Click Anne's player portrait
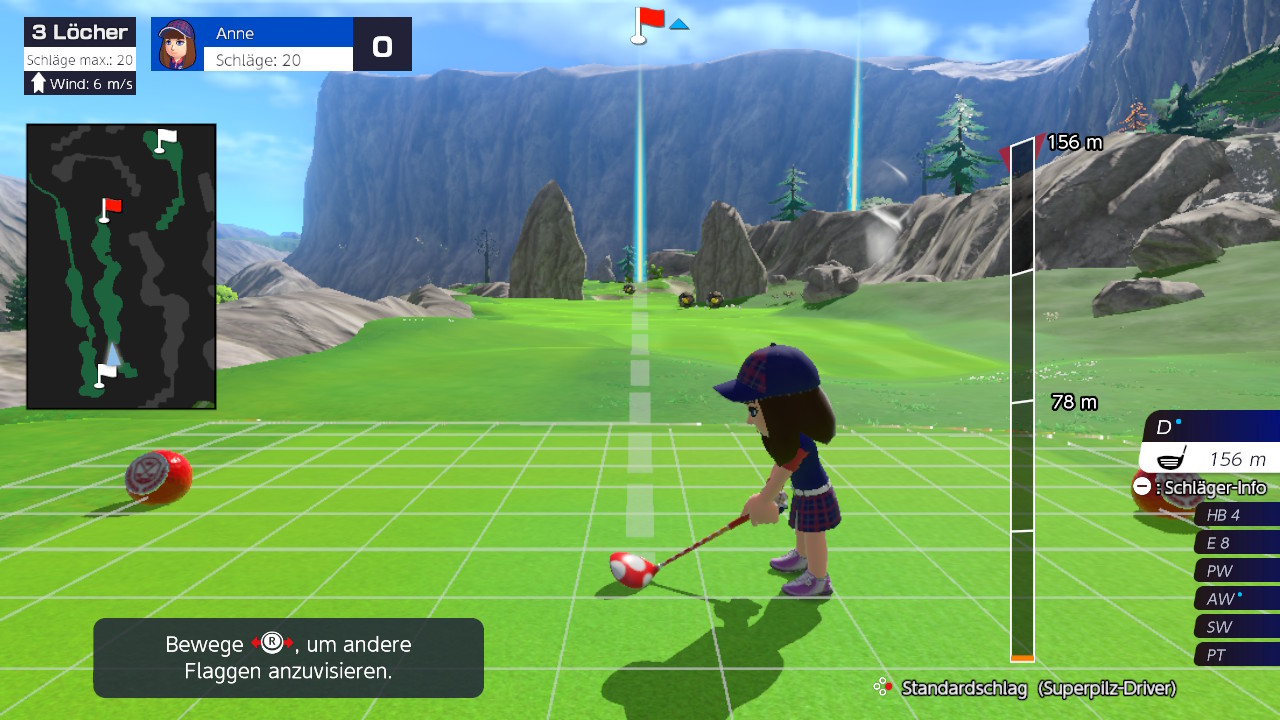This screenshot has width=1280, height=720. [x=178, y=45]
